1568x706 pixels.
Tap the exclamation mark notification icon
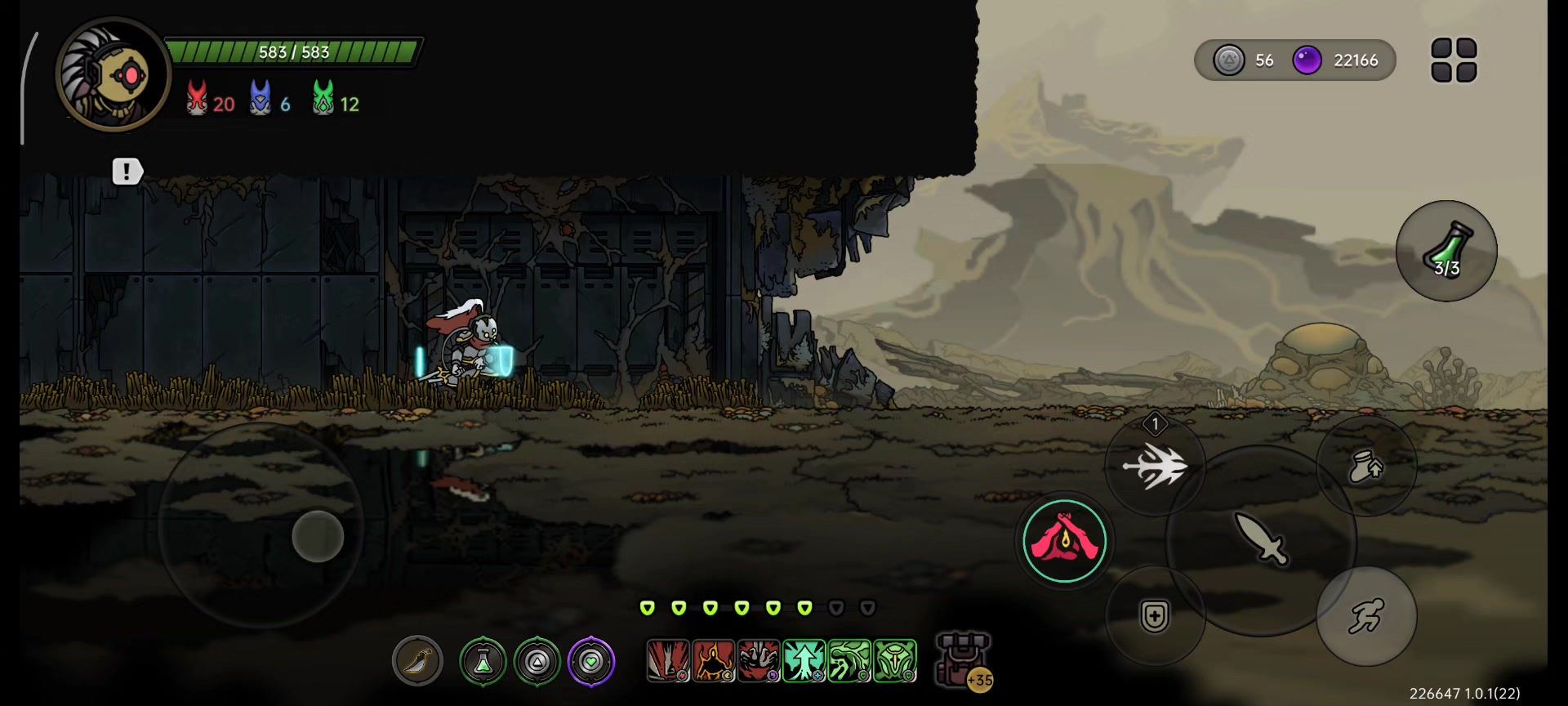(x=127, y=171)
